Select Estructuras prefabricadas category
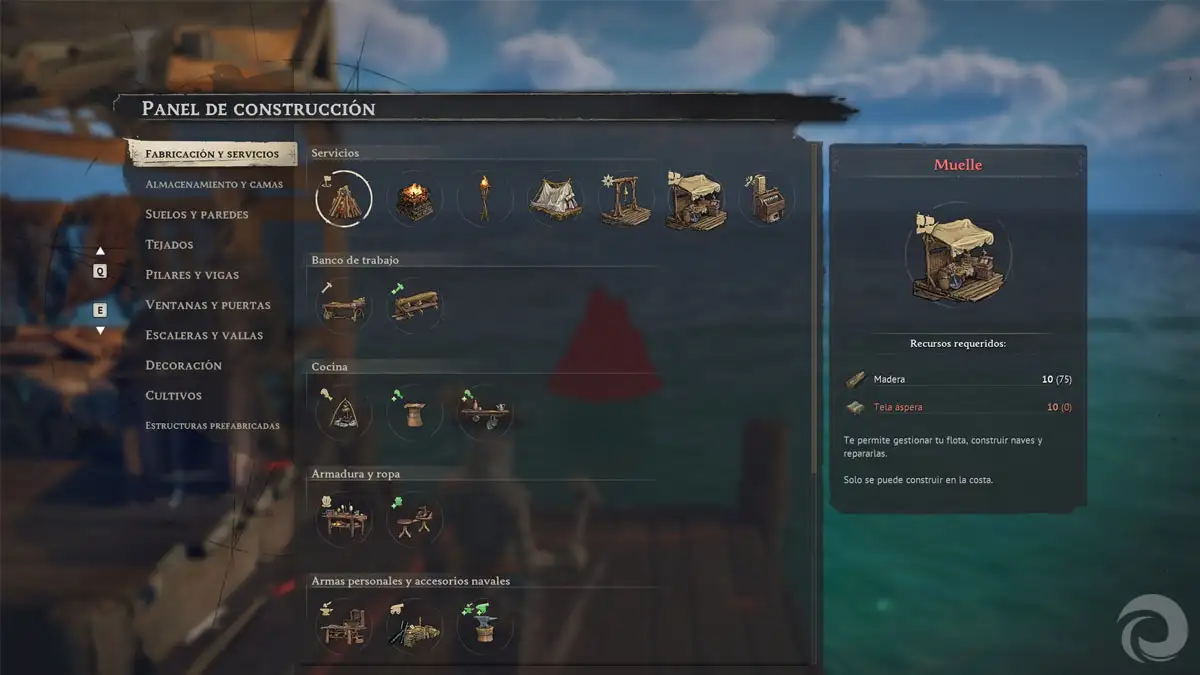1200x675 pixels. point(212,425)
